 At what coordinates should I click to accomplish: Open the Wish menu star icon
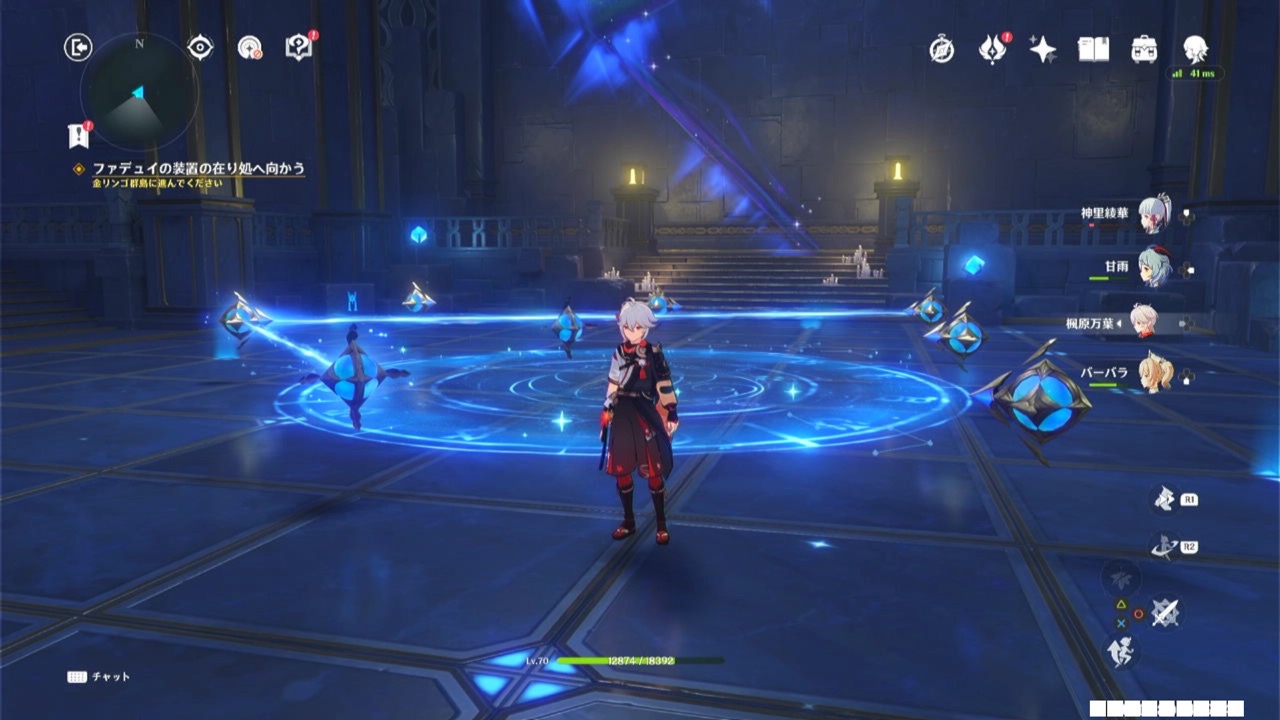point(1043,49)
